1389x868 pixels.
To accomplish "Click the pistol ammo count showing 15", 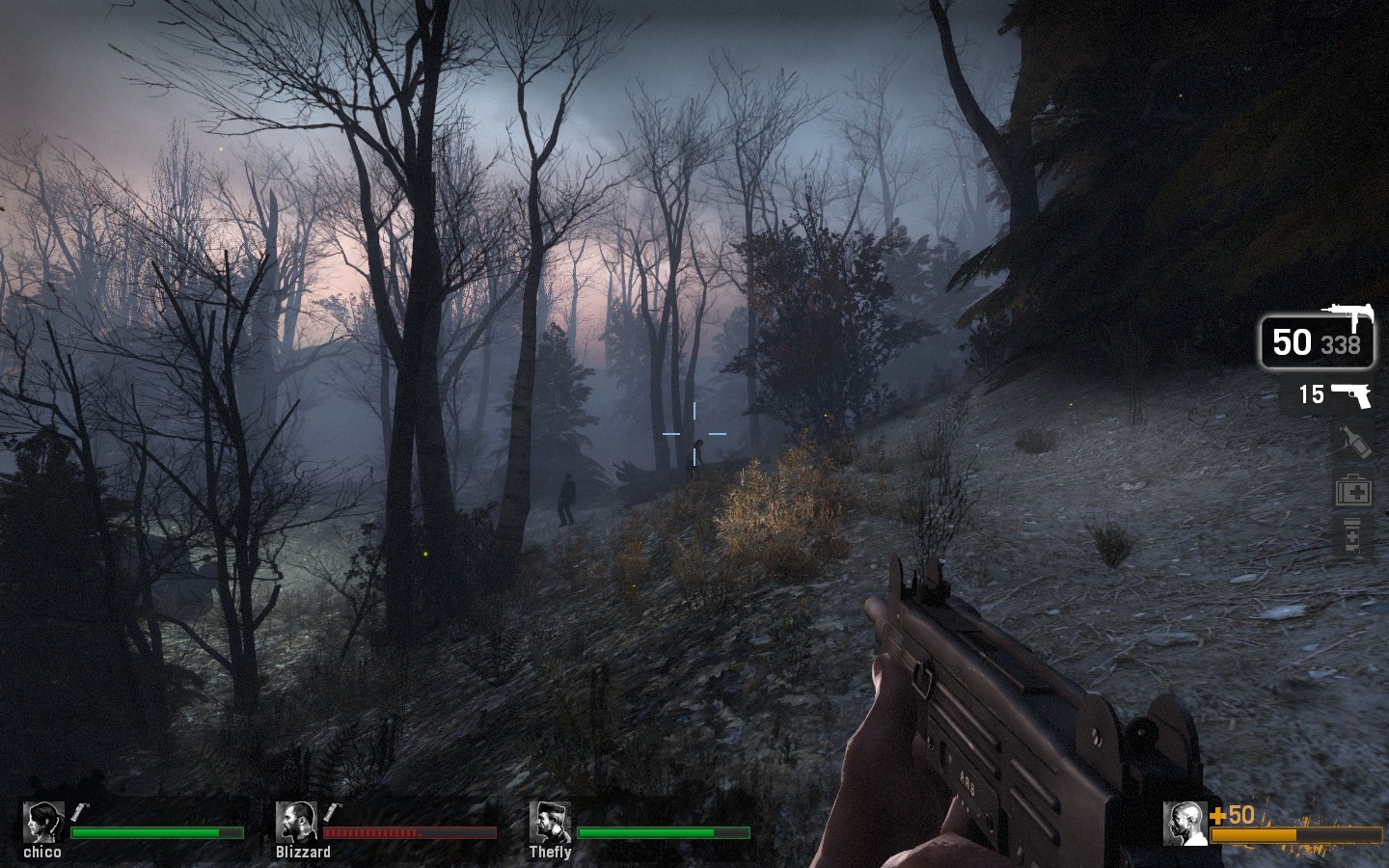I will (1311, 393).
